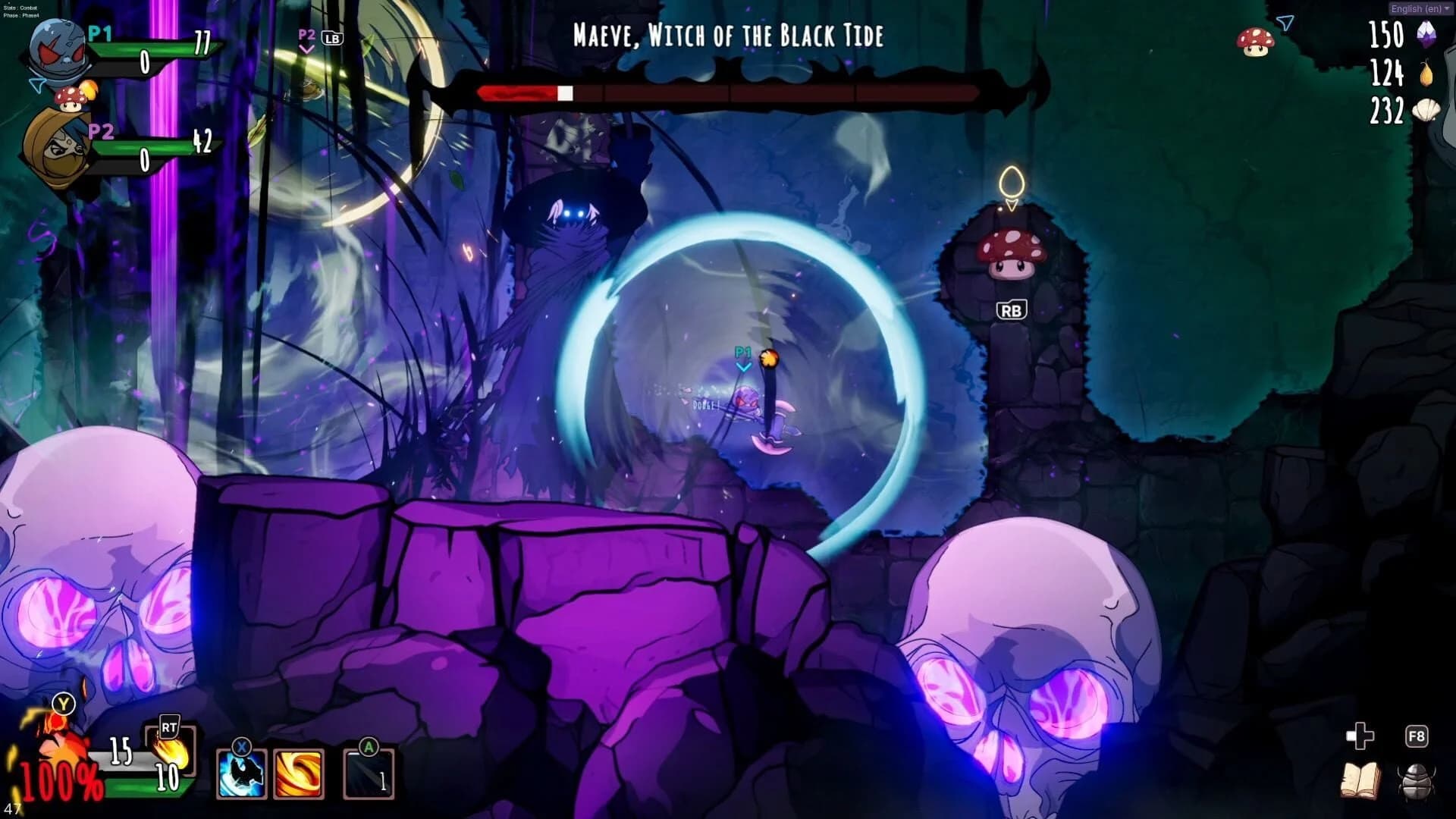1456x819 pixels.
Task: Click the fiery swirl ability icon
Action: [x=299, y=774]
